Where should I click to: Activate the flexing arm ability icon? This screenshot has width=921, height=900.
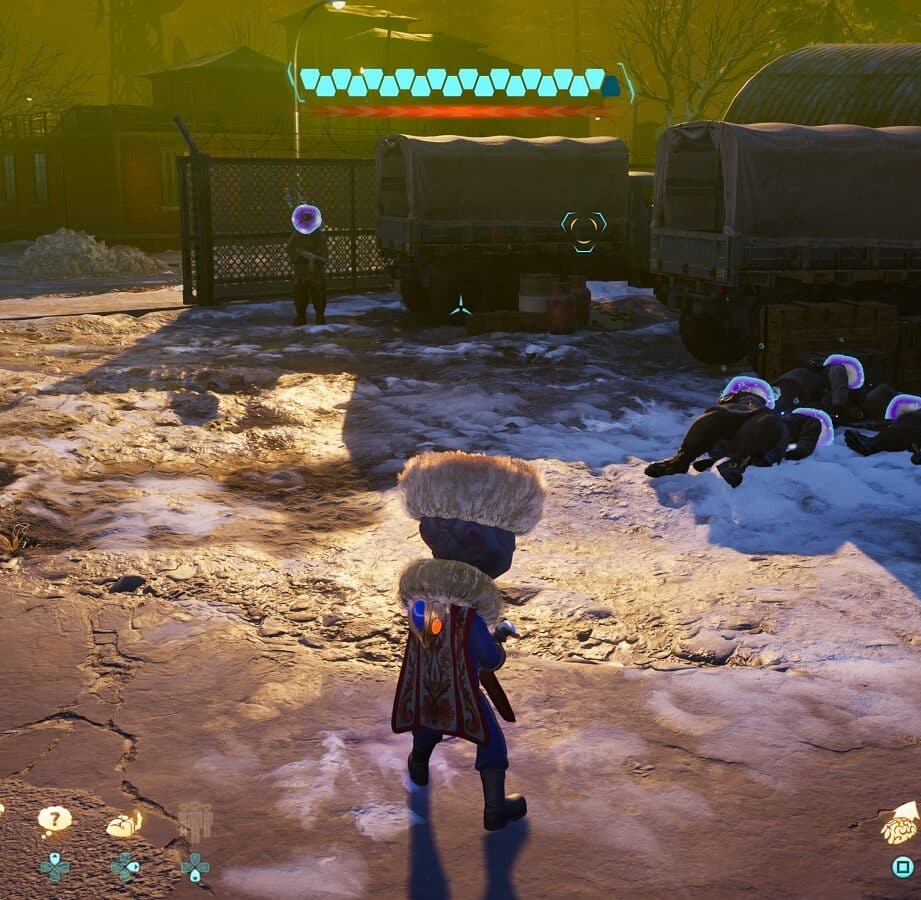pyautogui.click(x=124, y=825)
